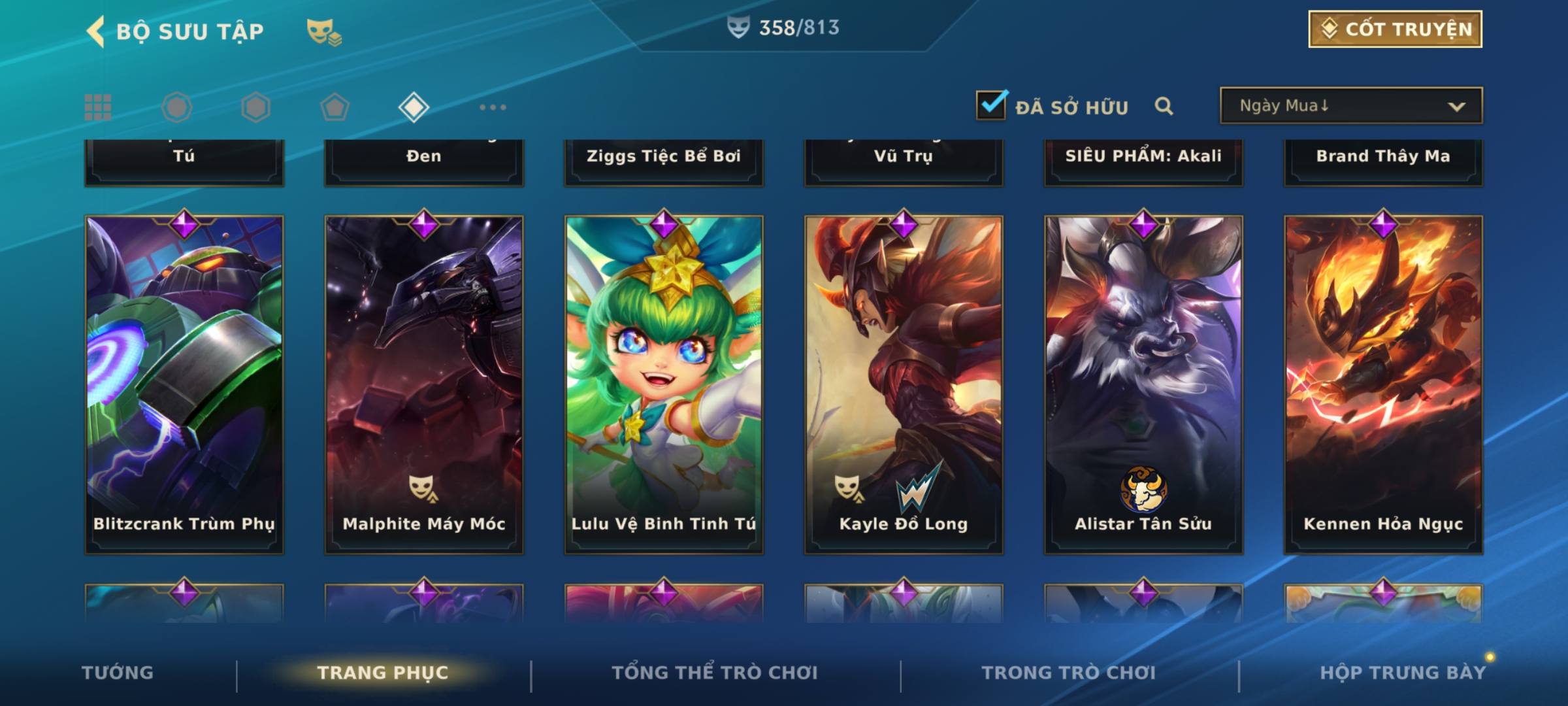Open the skin search magnifier
Viewport: 1568px width, 706px height.
[1164, 106]
